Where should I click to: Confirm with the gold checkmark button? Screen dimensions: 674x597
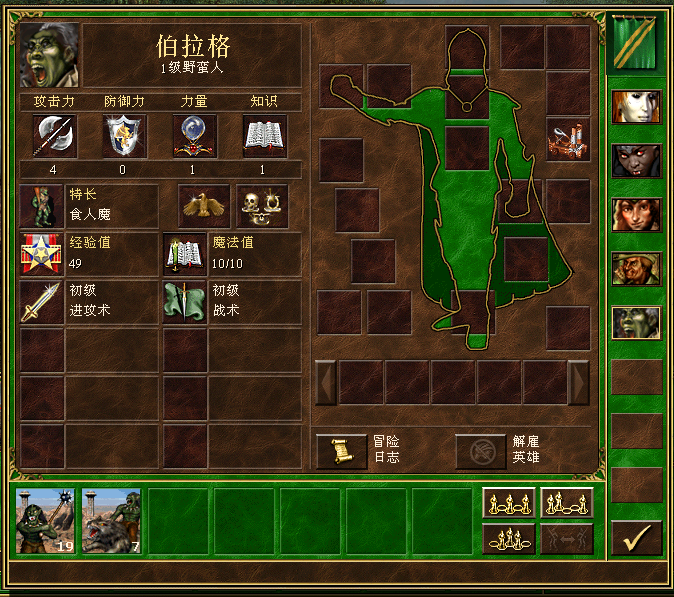click(636, 538)
